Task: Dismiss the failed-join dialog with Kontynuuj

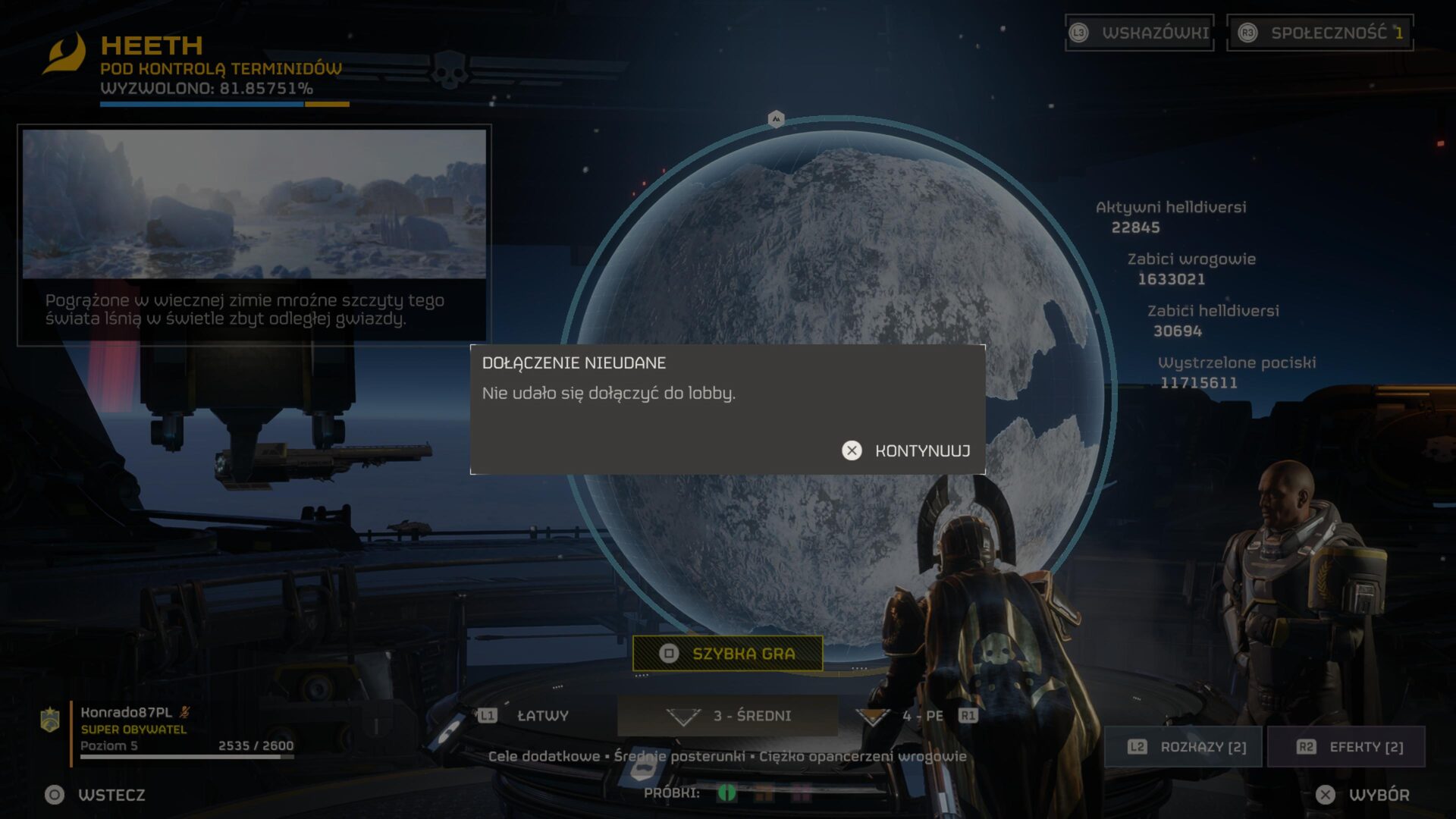Action: pyautogui.click(x=906, y=451)
